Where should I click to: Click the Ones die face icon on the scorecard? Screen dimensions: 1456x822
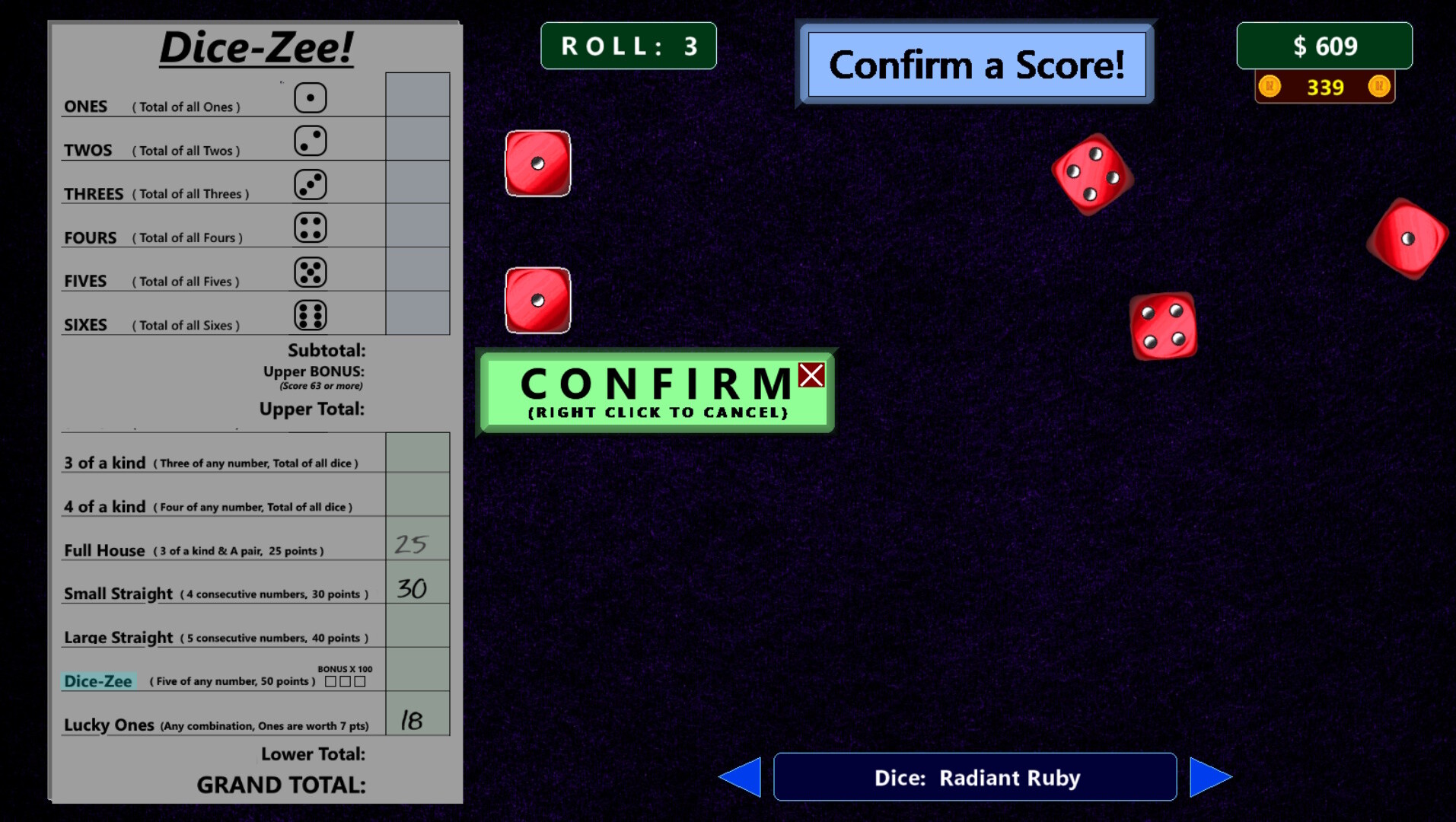pos(312,97)
